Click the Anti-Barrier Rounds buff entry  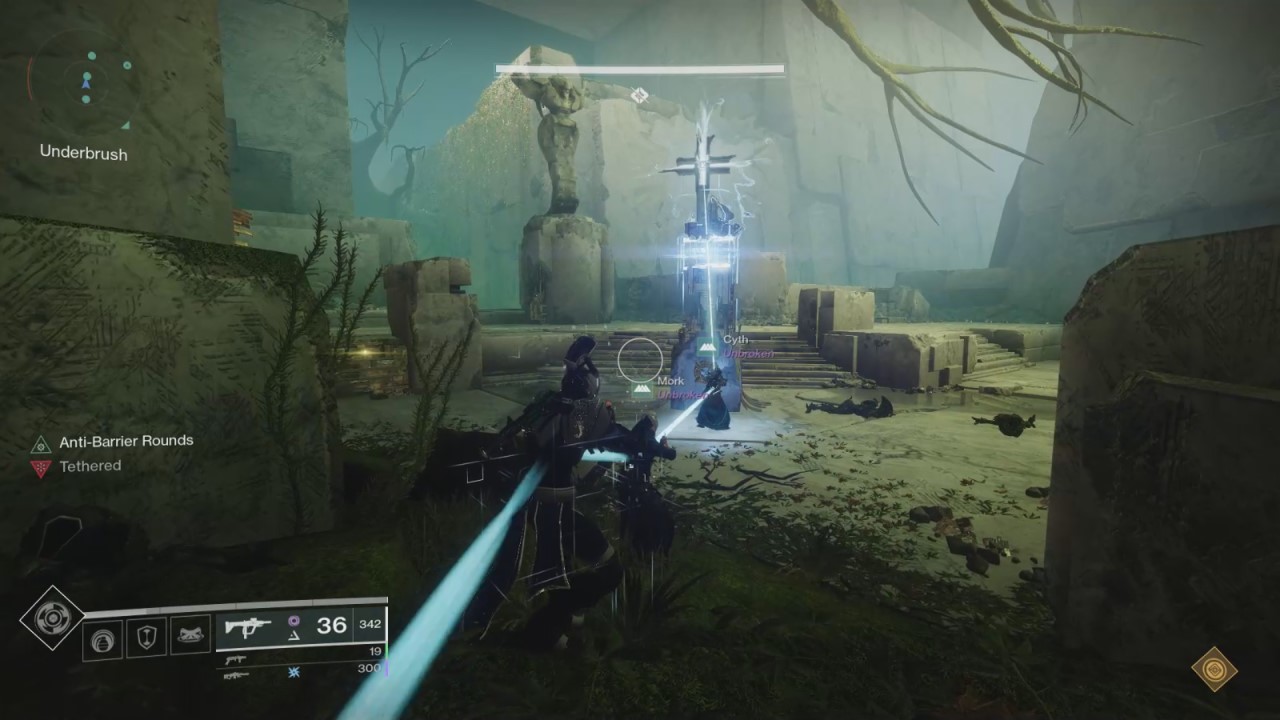click(x=112, y=442)
